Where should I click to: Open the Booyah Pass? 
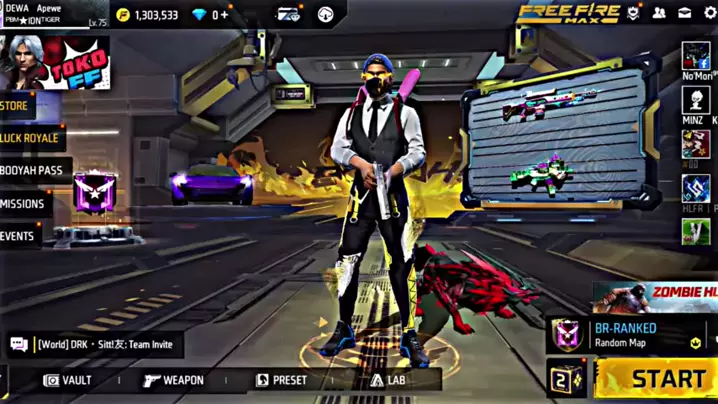(32, 170)
